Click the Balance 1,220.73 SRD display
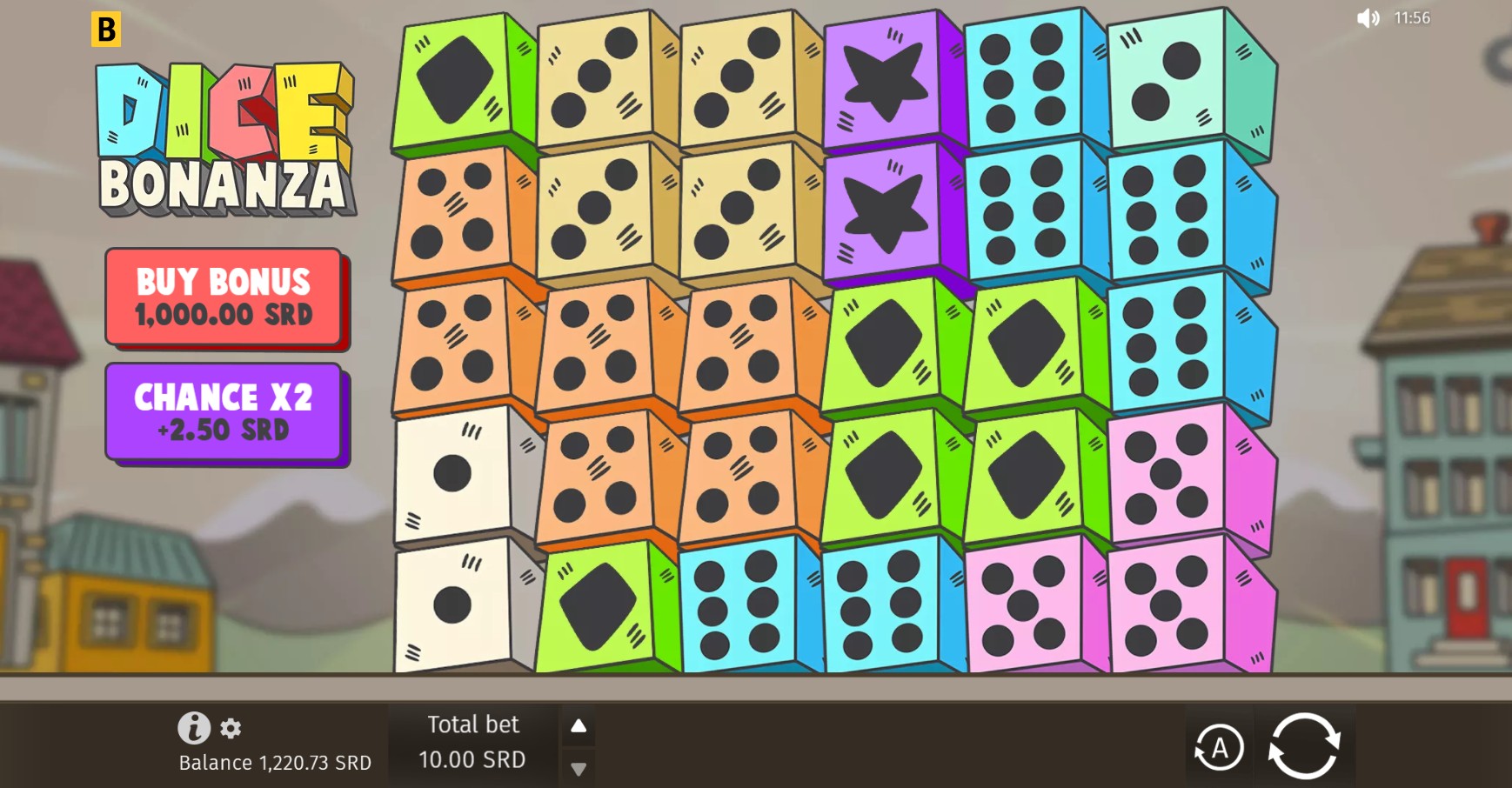1512x788 pixels. (x=274, y=763)
